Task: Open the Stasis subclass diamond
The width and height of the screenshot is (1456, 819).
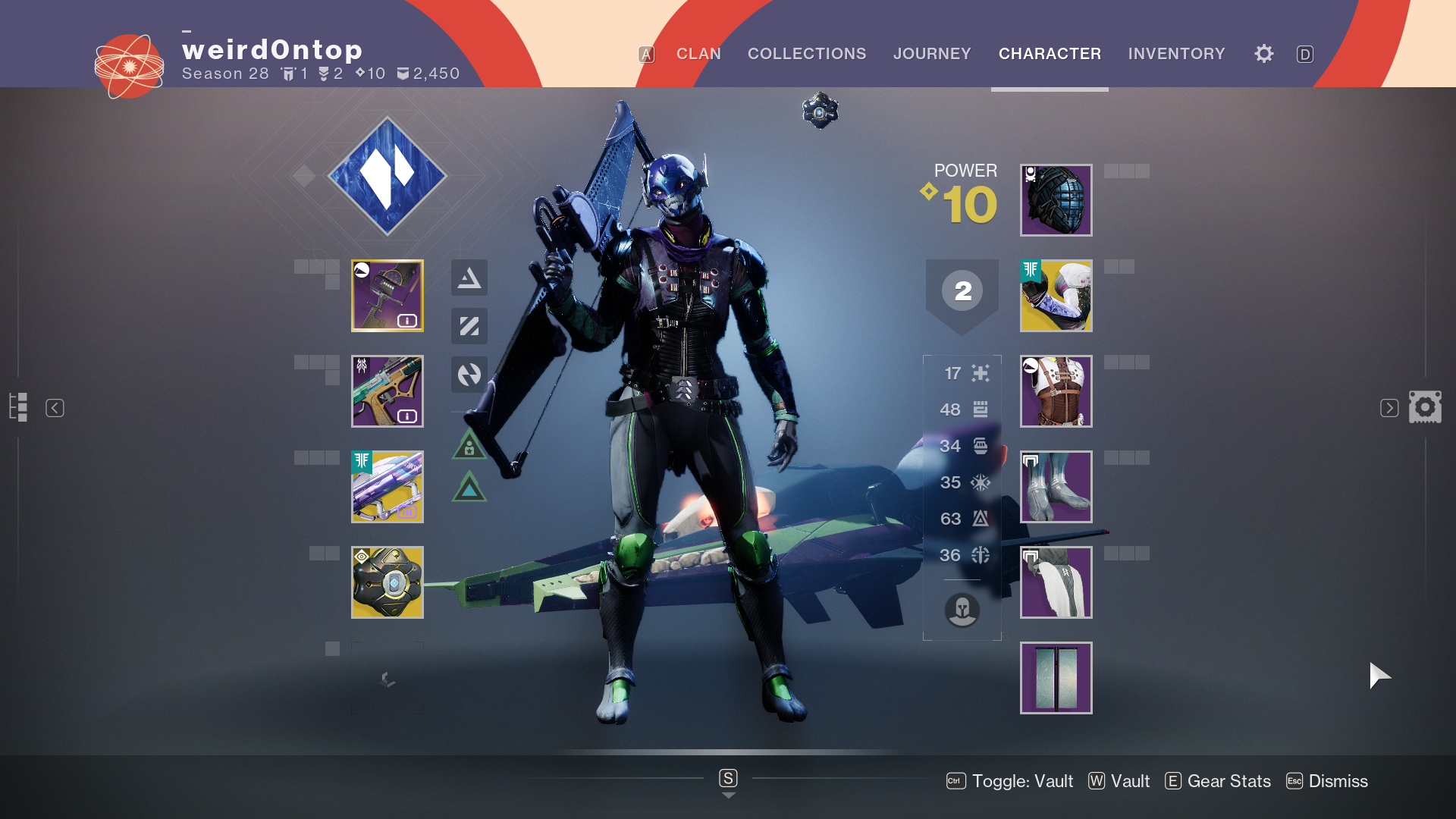Action: click(x=388, y=175)
